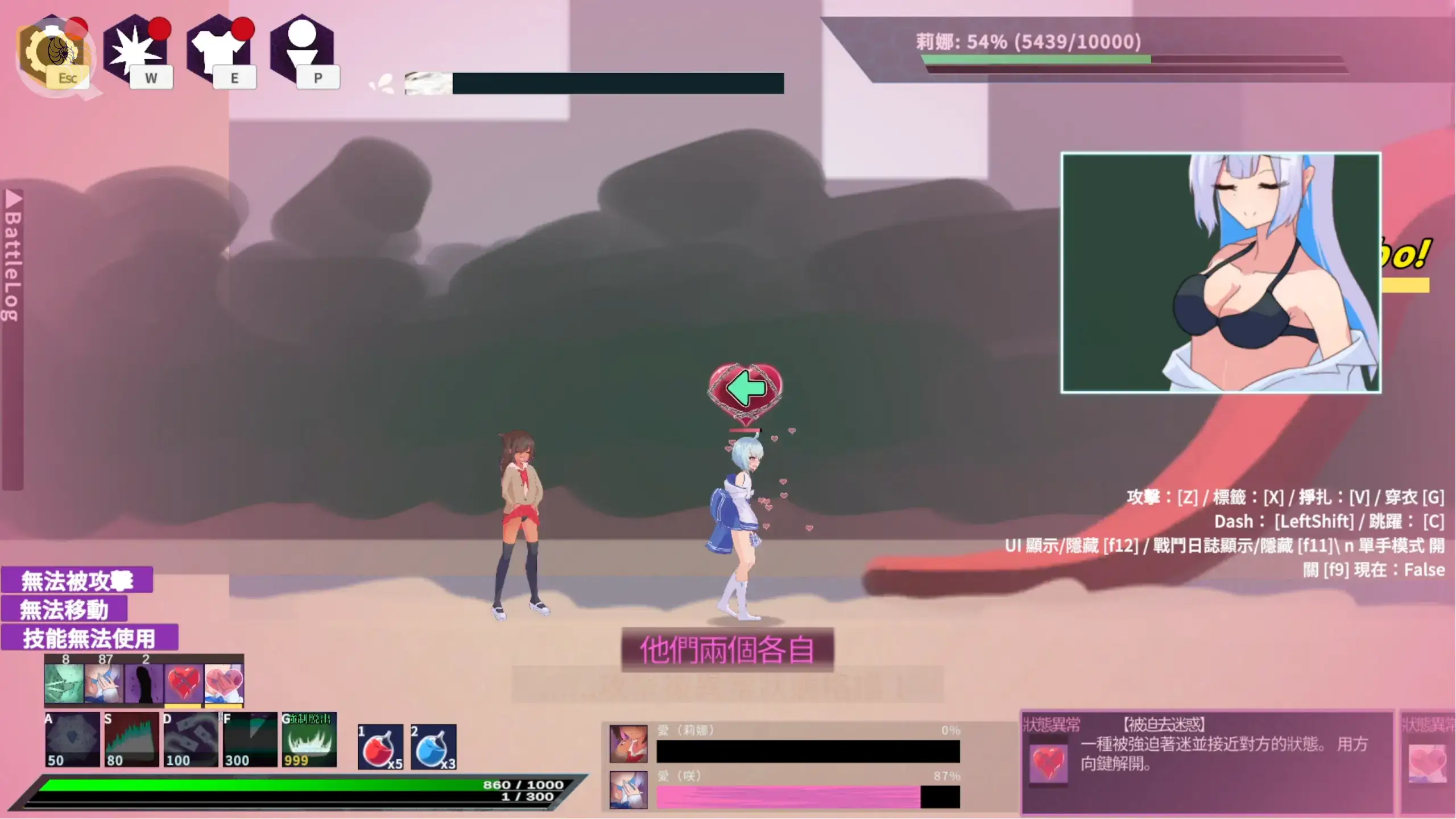This screenshot has width=1456, height=819.
Task: Select the black silhouette status icon
Action: [143, 683]
